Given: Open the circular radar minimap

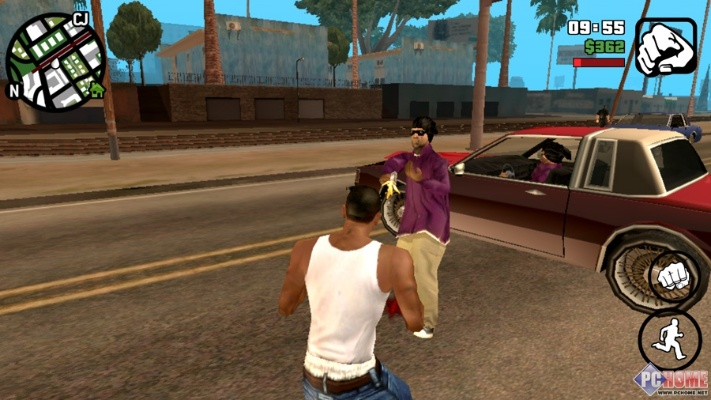Looking at the screenshot, I should (55, 62).
